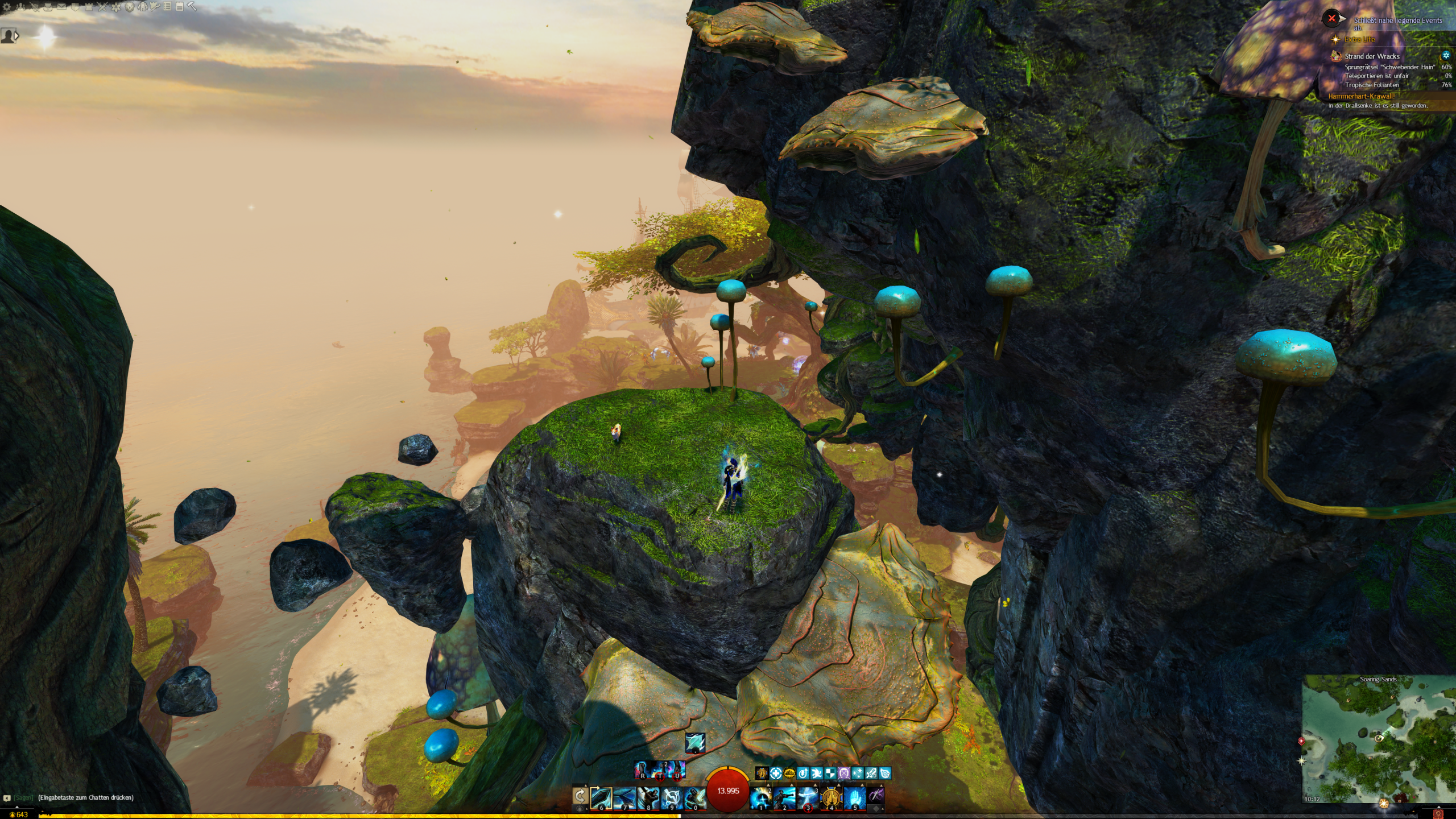The image size is (1456, 819).
Task: Expand the party portrait panel arrow
Action: tap(16, 36)
